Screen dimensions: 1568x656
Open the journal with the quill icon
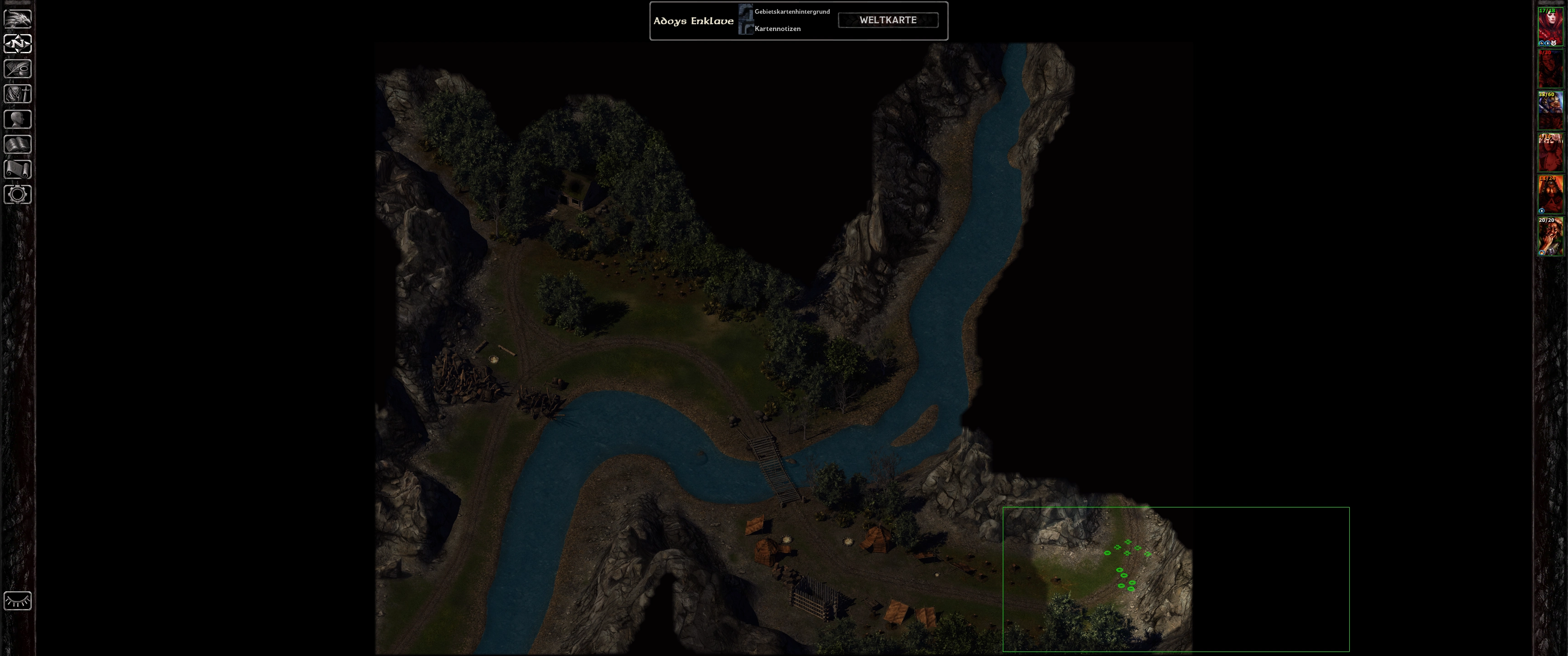(x=18, y=69)
